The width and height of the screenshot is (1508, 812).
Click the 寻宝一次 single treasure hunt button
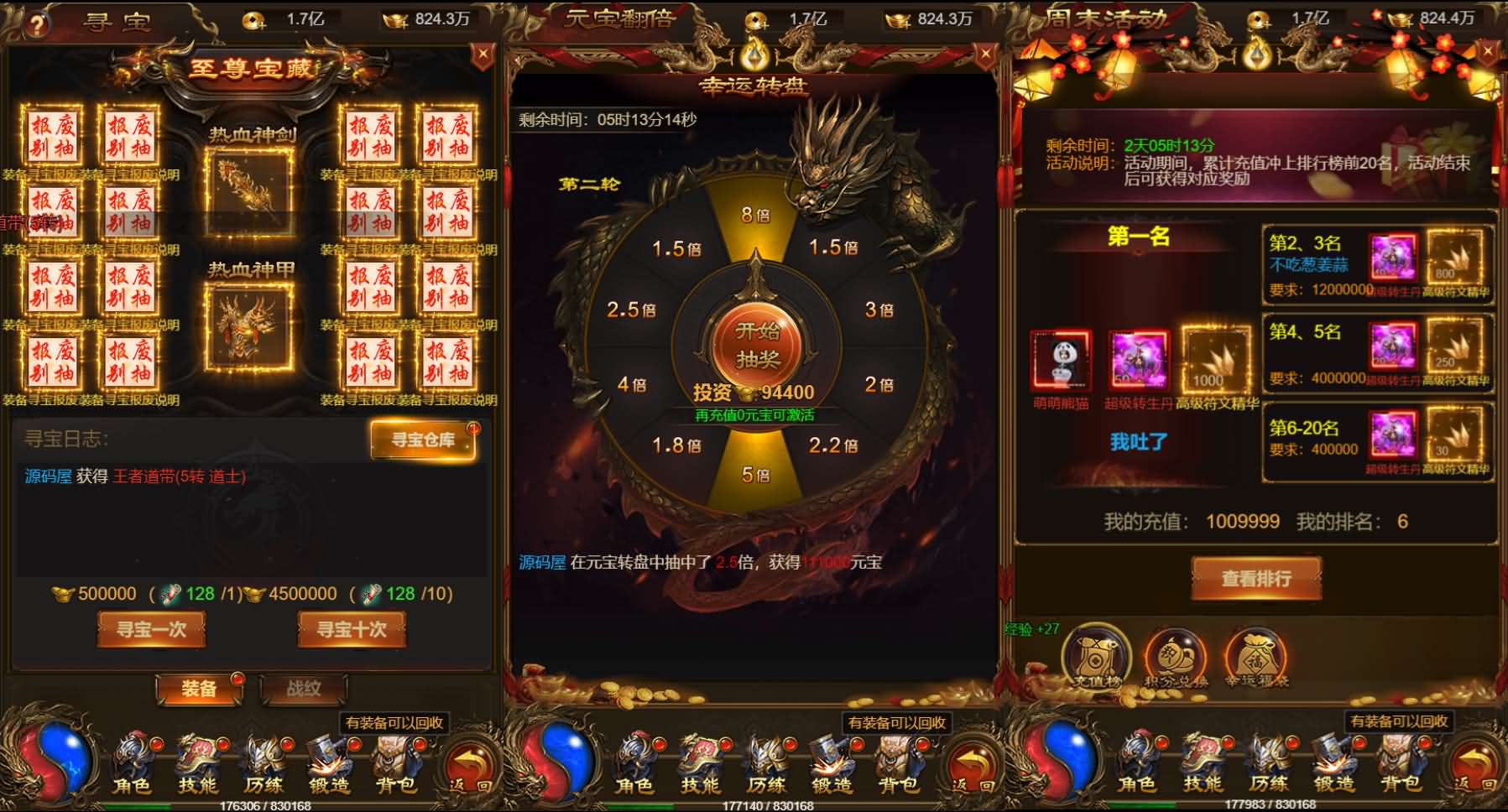(x=151, y=629)
